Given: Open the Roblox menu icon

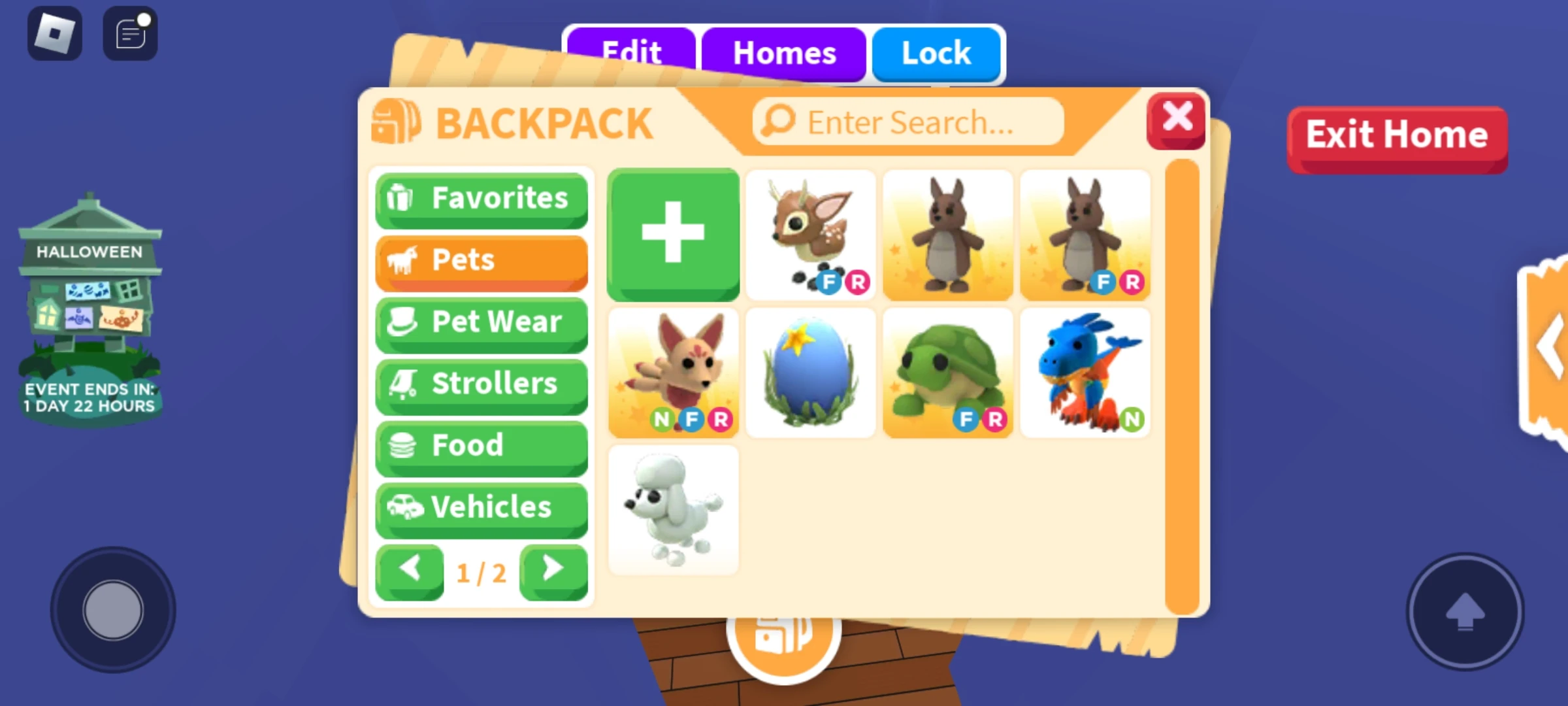Looking at the screenshot, I should click(x=55, y=32).
